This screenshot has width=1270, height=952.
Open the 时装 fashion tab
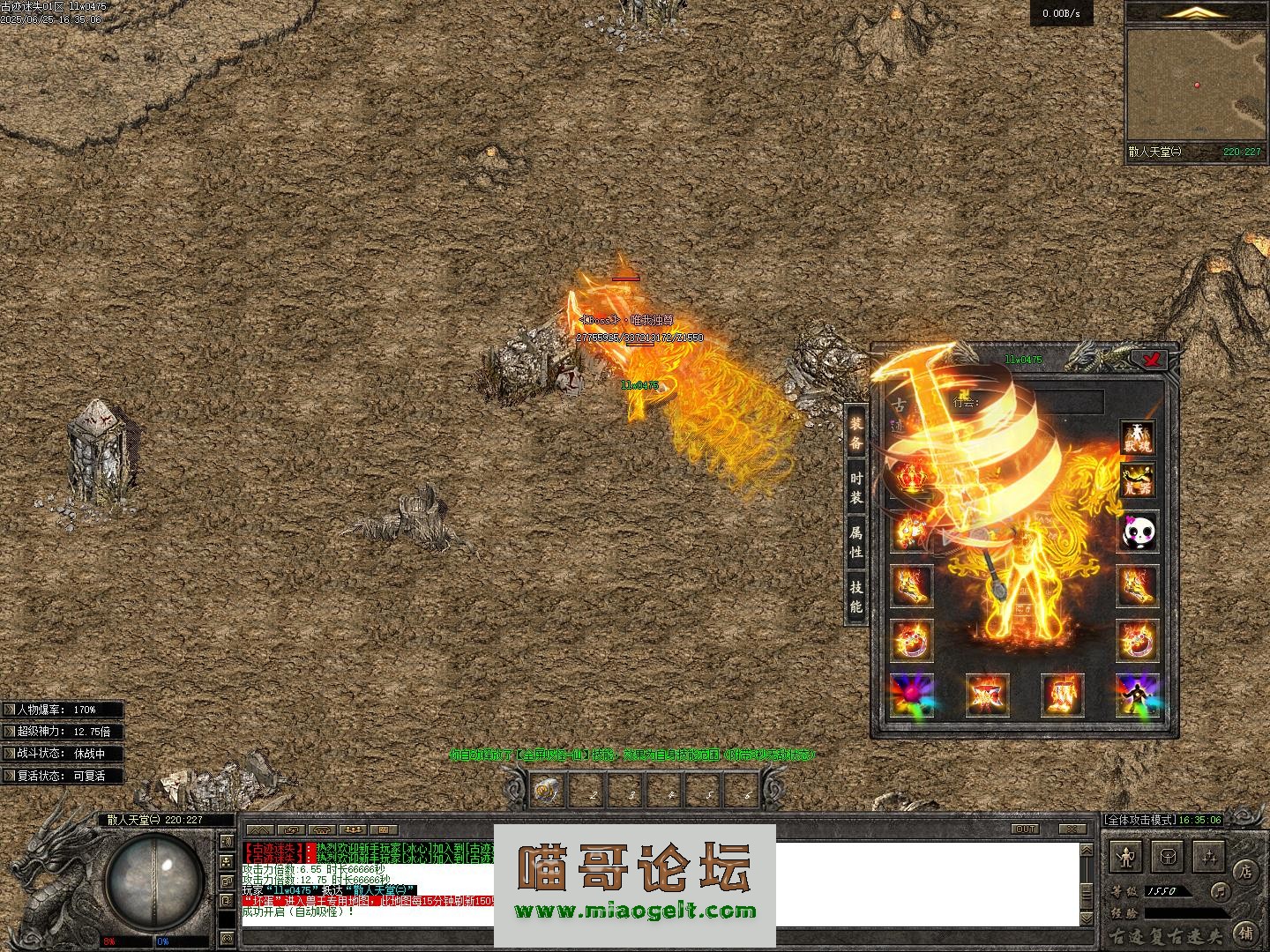point(855,487)
